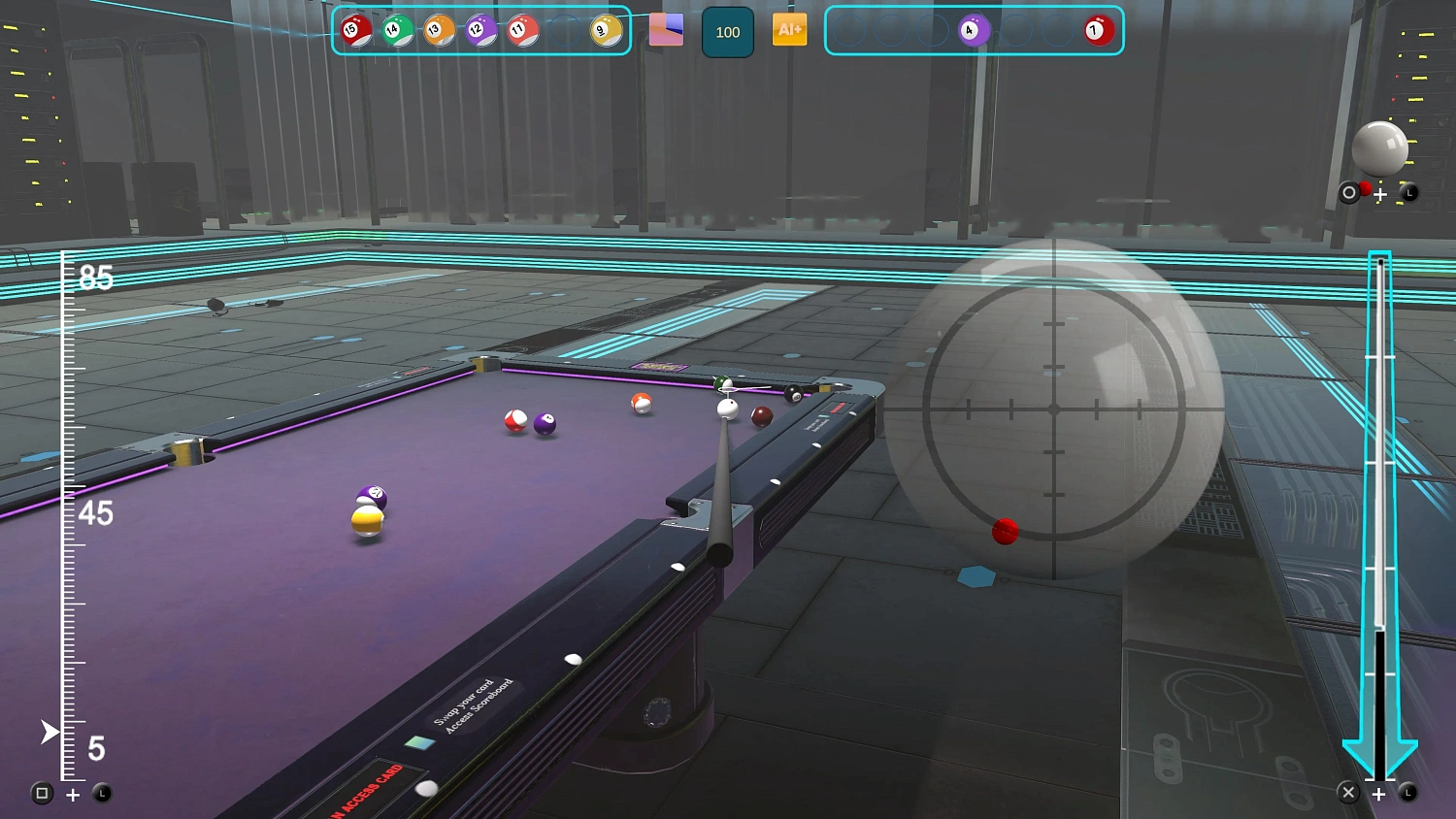Select the 15 ball in the pocketed tray
This screenshot has height=819, width=1456.
(357, 30)
